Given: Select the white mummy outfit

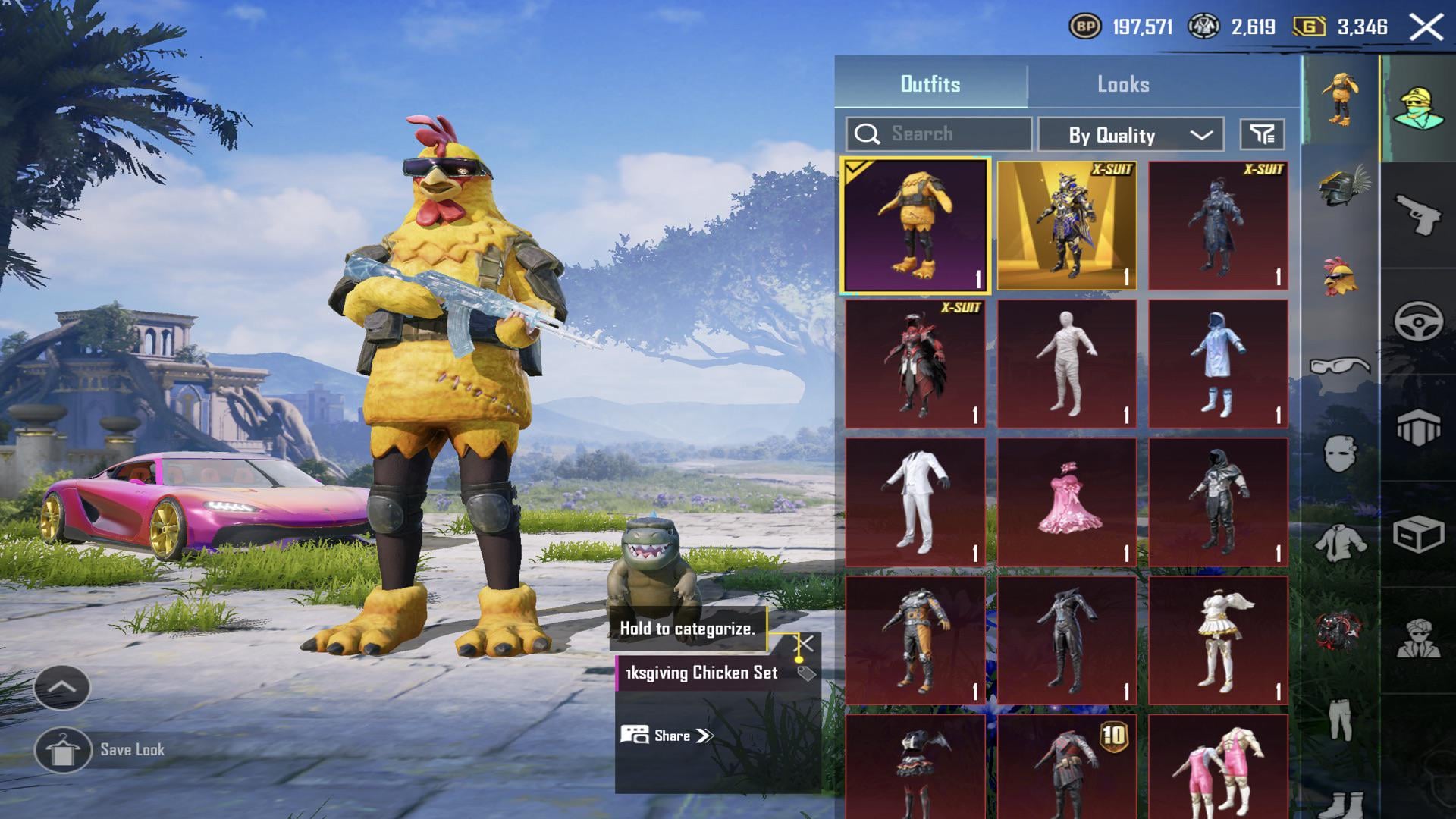Looking at the screenshot, I should pos(1066,363).
